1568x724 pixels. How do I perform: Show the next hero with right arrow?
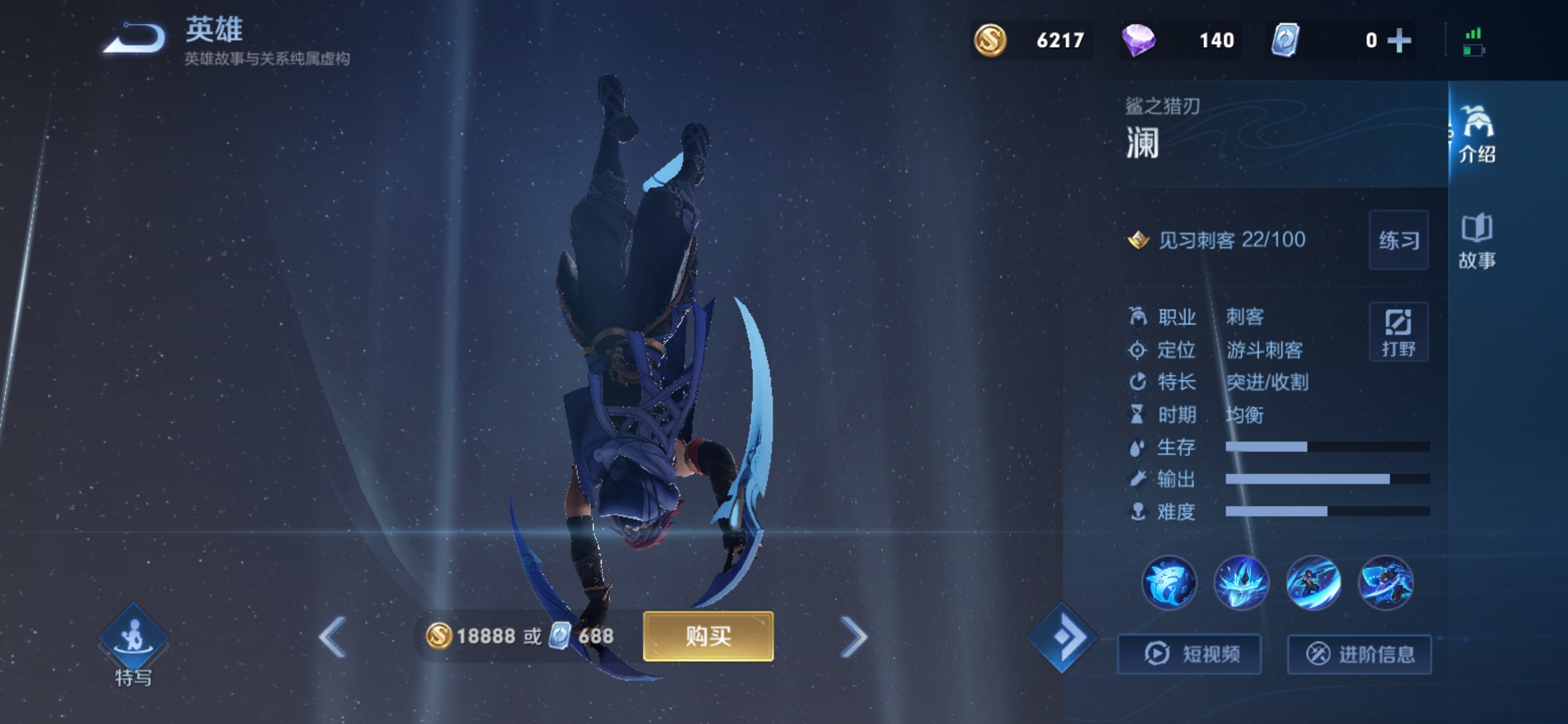pos(854,636)
